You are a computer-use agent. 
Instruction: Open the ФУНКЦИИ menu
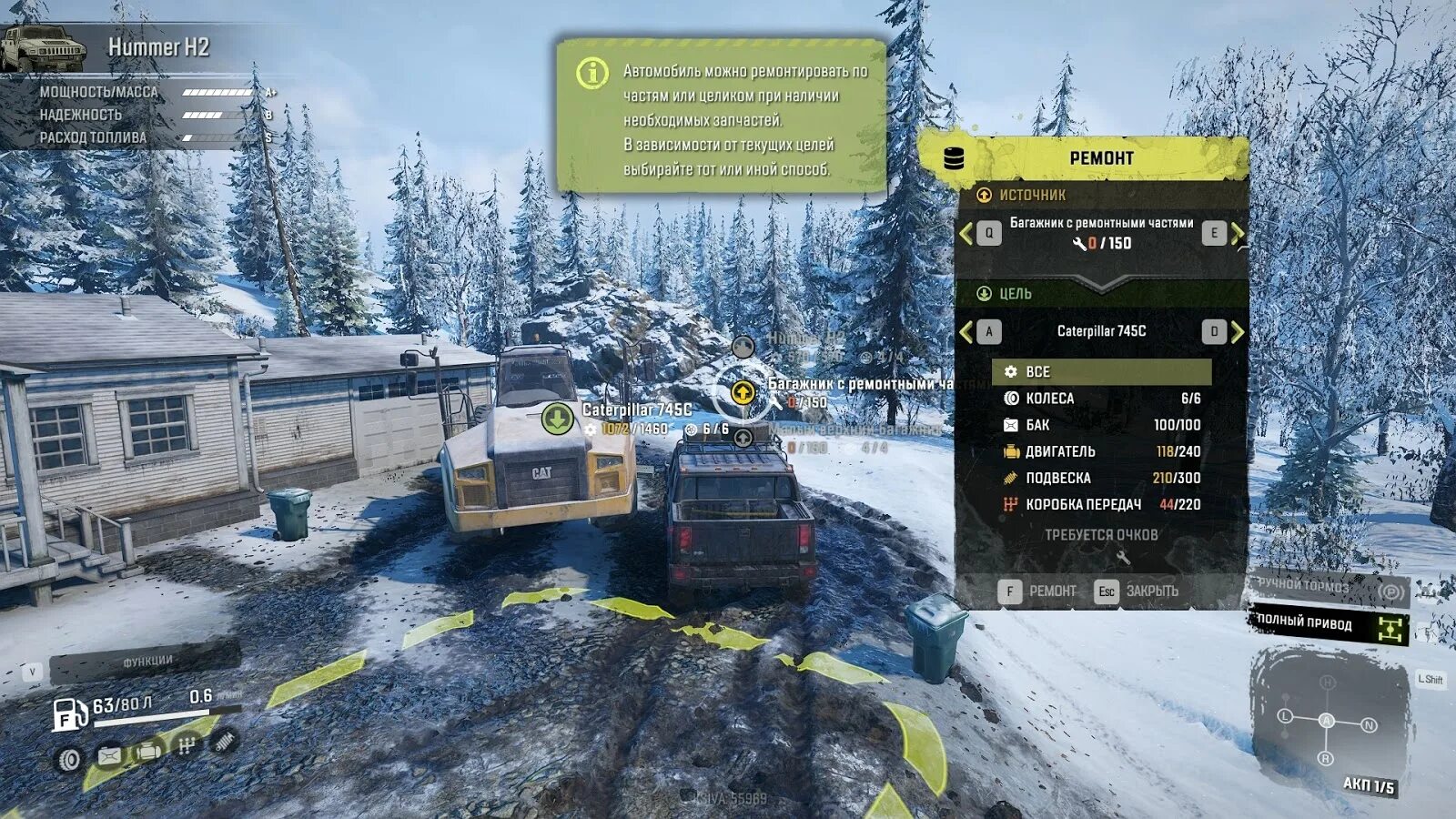point(146,662)
